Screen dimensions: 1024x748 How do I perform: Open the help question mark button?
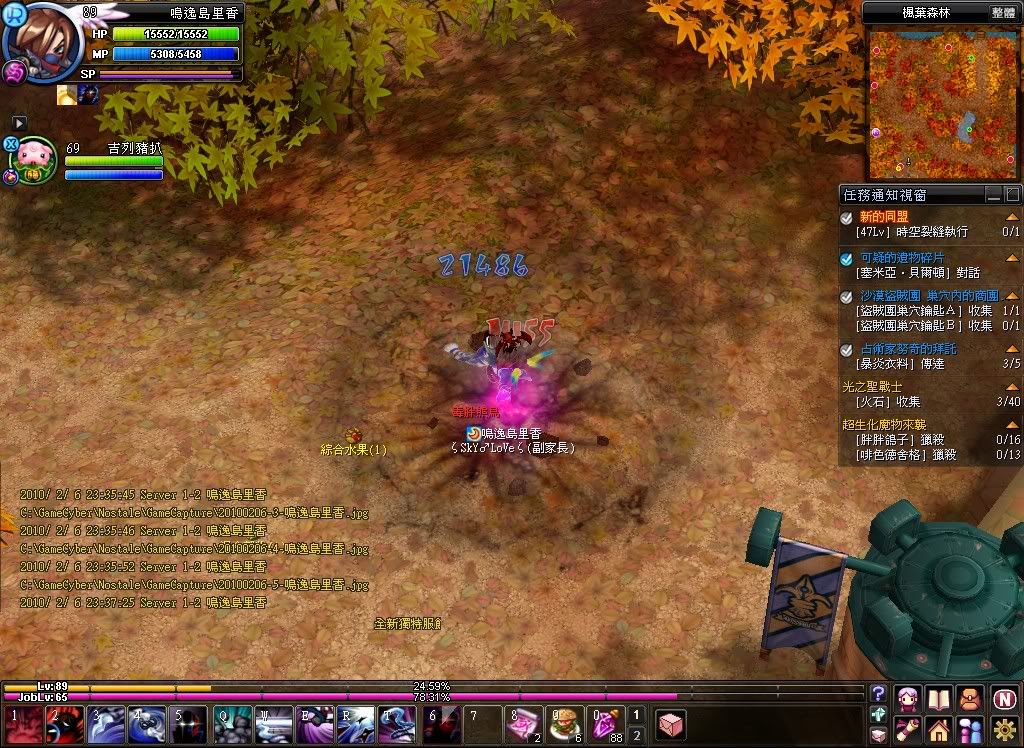pyautogui.click(x=879, y=695)
